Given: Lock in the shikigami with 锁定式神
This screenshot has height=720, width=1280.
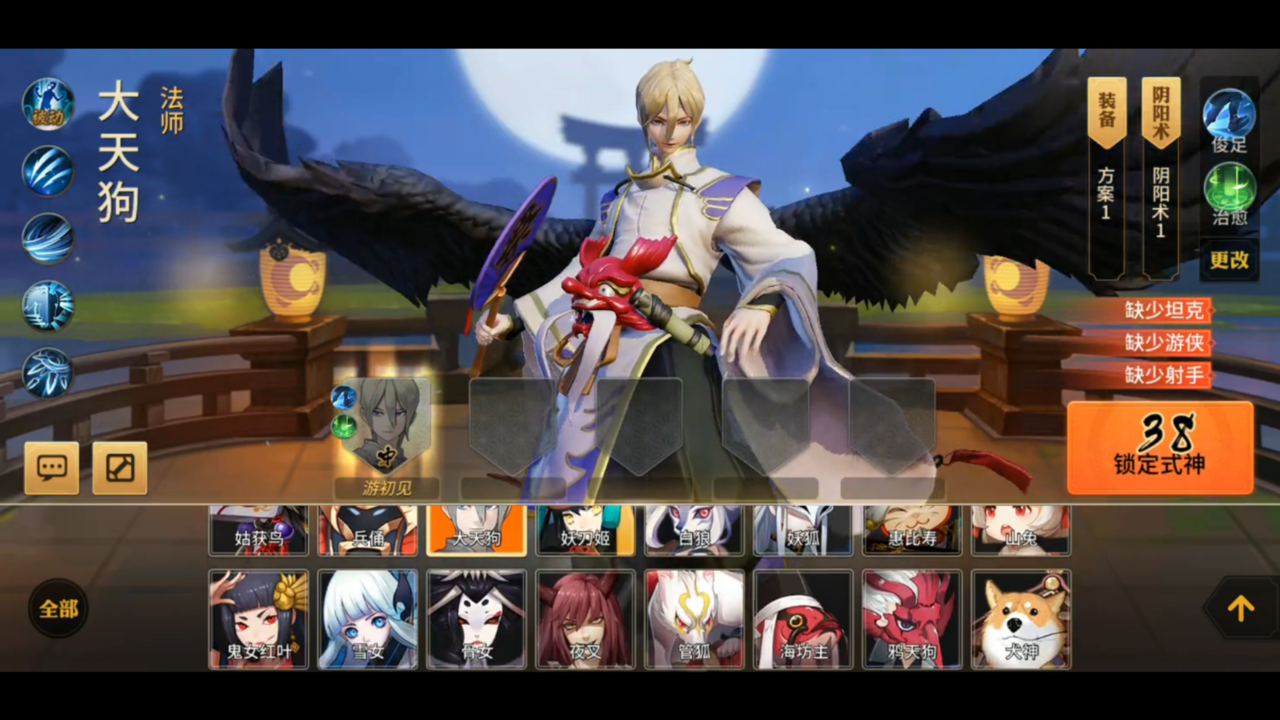Looking at the screenshot, I should [x=1160, y=447].
